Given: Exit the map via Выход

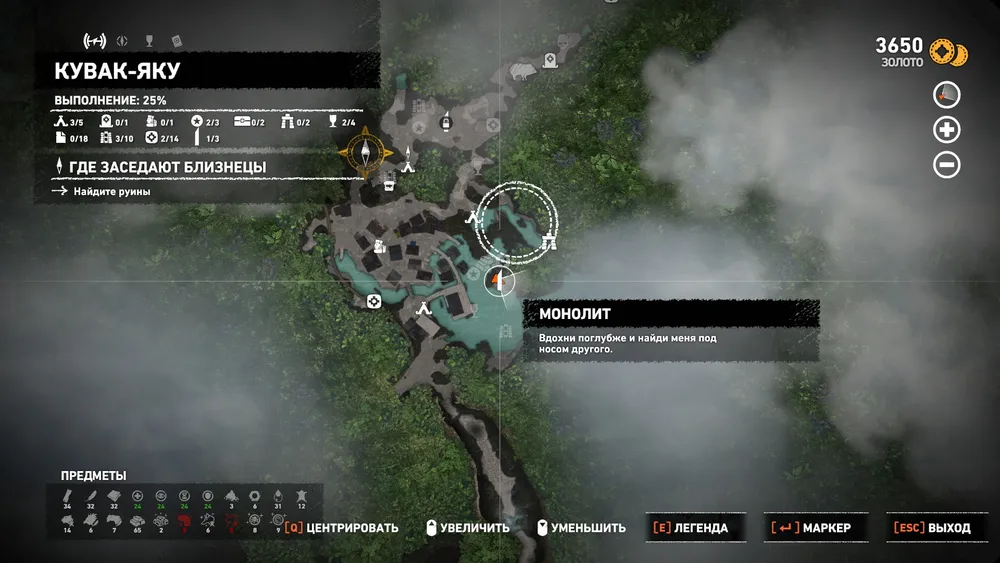Looking at the screenshot, I should tap(934, 528).
